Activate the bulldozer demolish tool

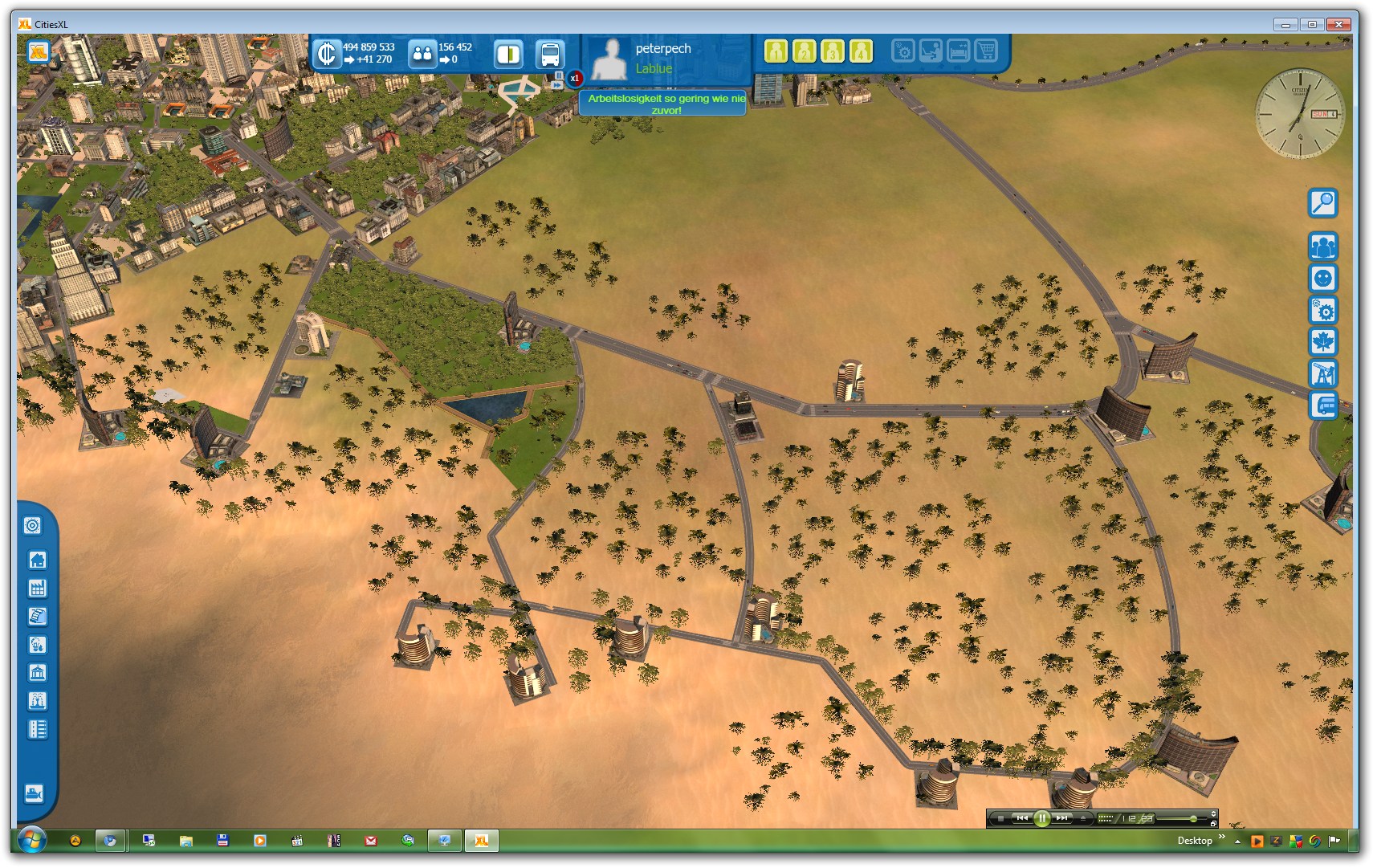(x=34, y=793)
